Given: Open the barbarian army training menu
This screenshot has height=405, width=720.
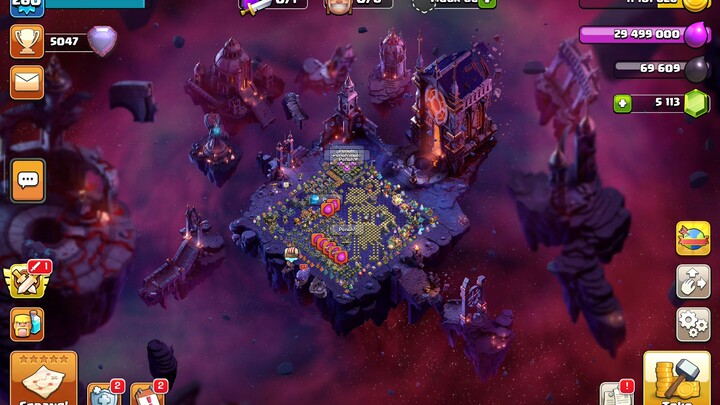Looking at the screenshot, I should (x=27, y=324).
